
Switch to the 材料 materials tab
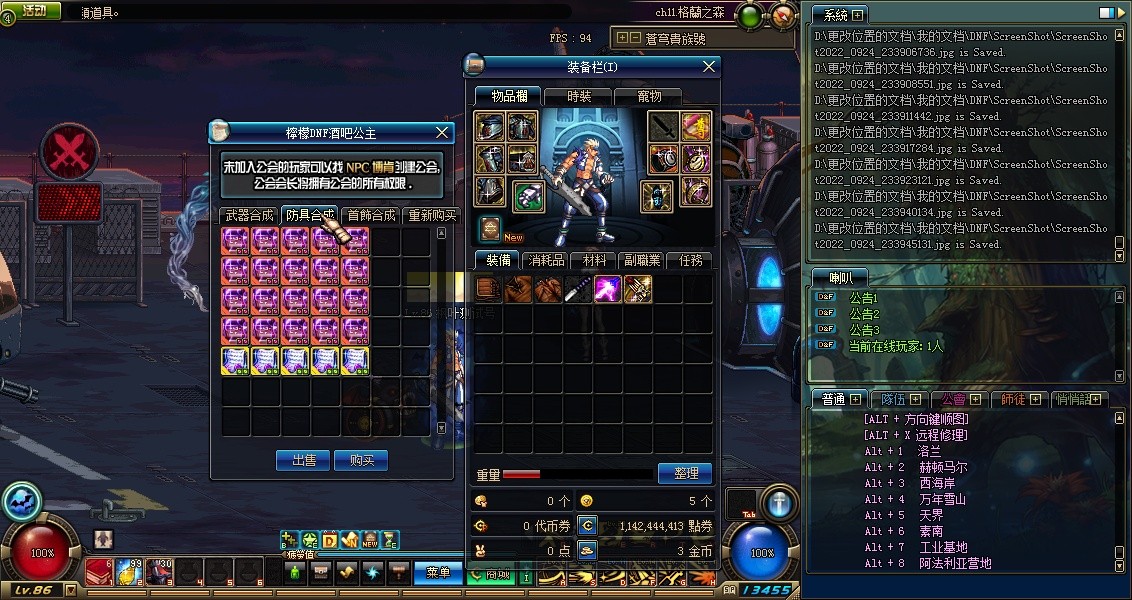(x=594, y=260)
